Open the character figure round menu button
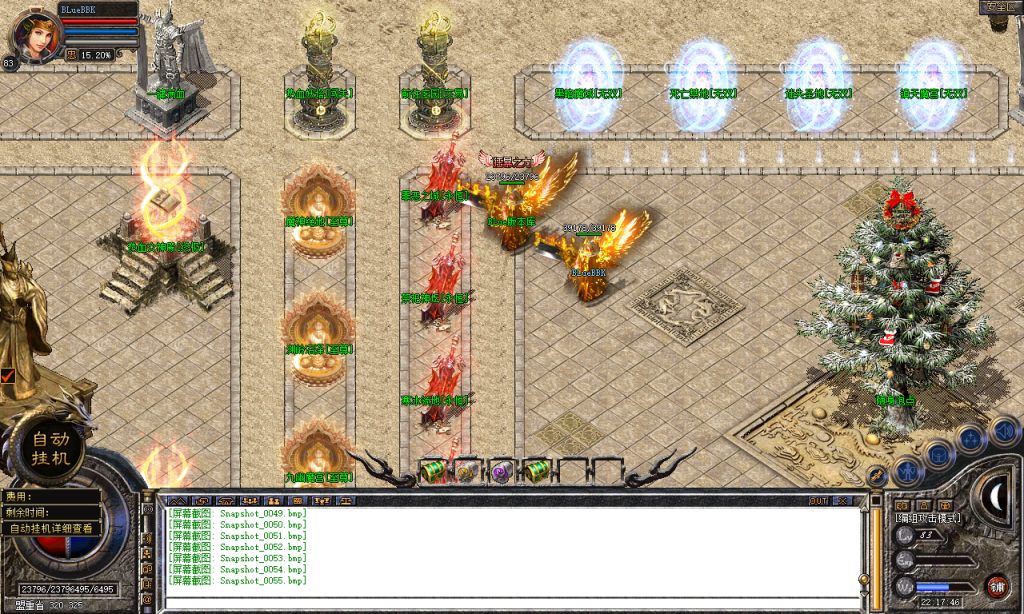1024x614 pixels. (906, 469)
